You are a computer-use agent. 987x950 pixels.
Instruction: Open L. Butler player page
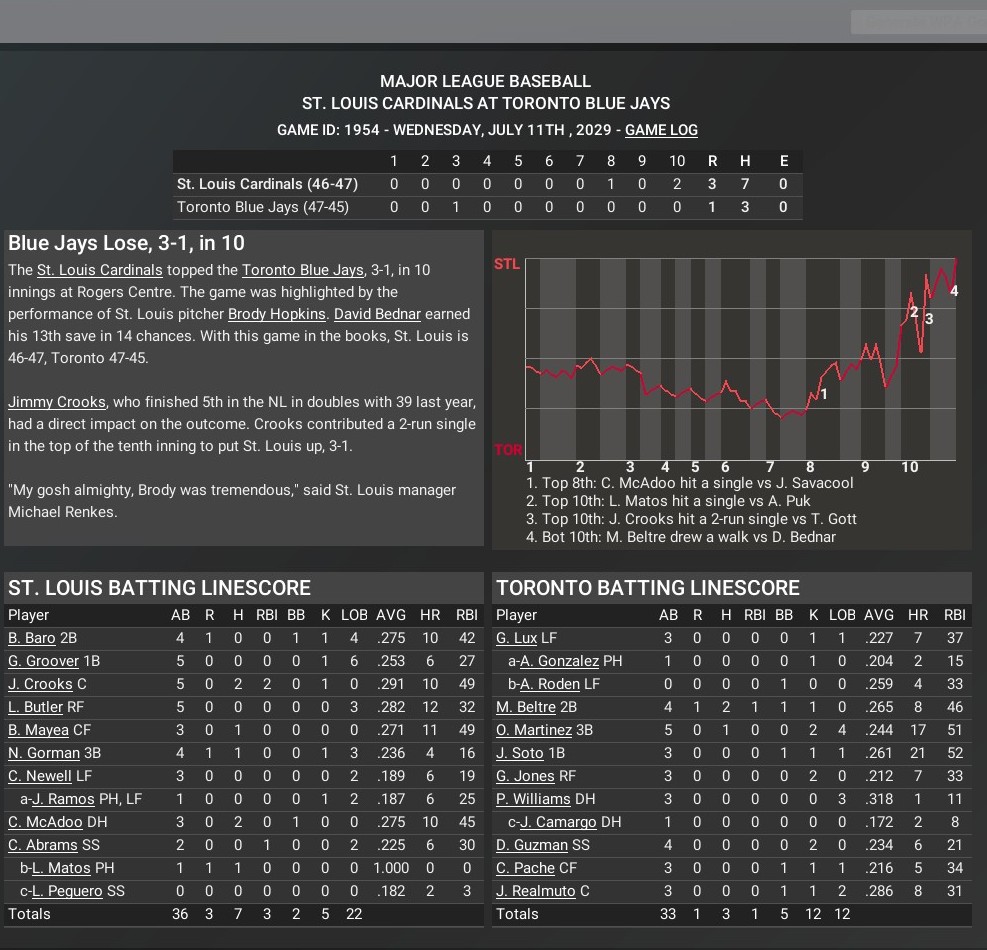tap(35, 707)
